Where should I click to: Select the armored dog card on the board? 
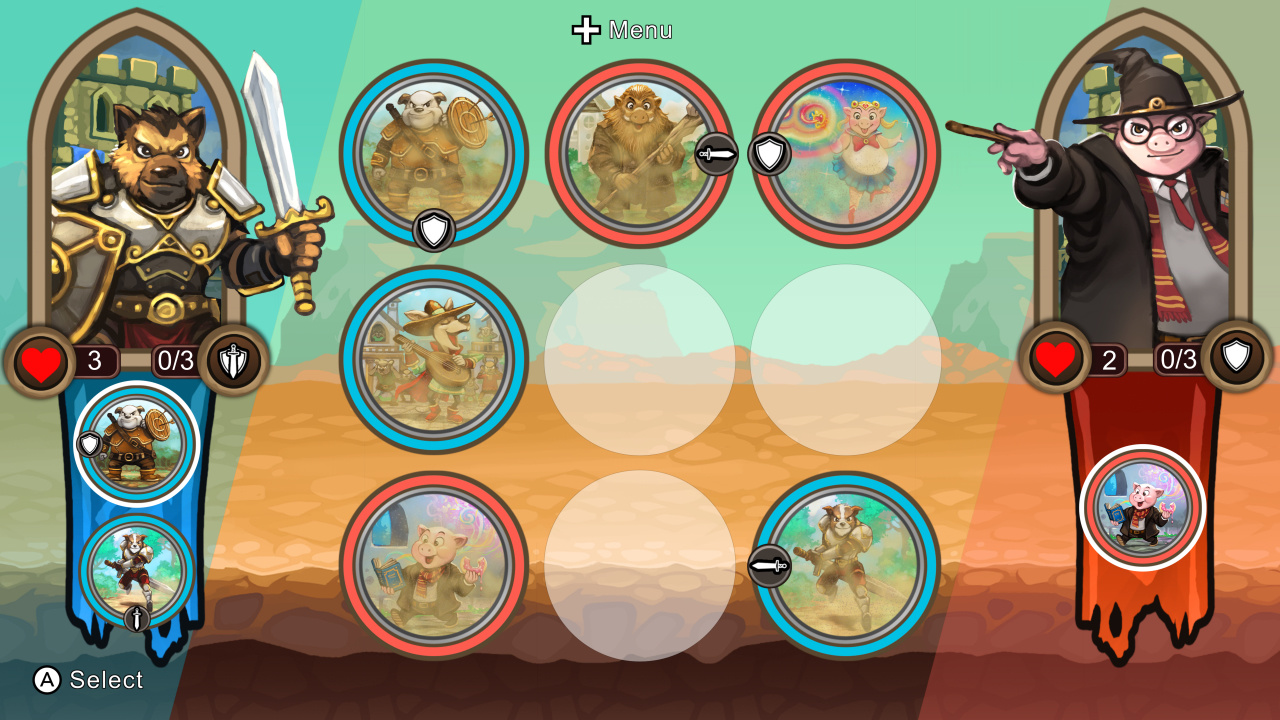434,150
